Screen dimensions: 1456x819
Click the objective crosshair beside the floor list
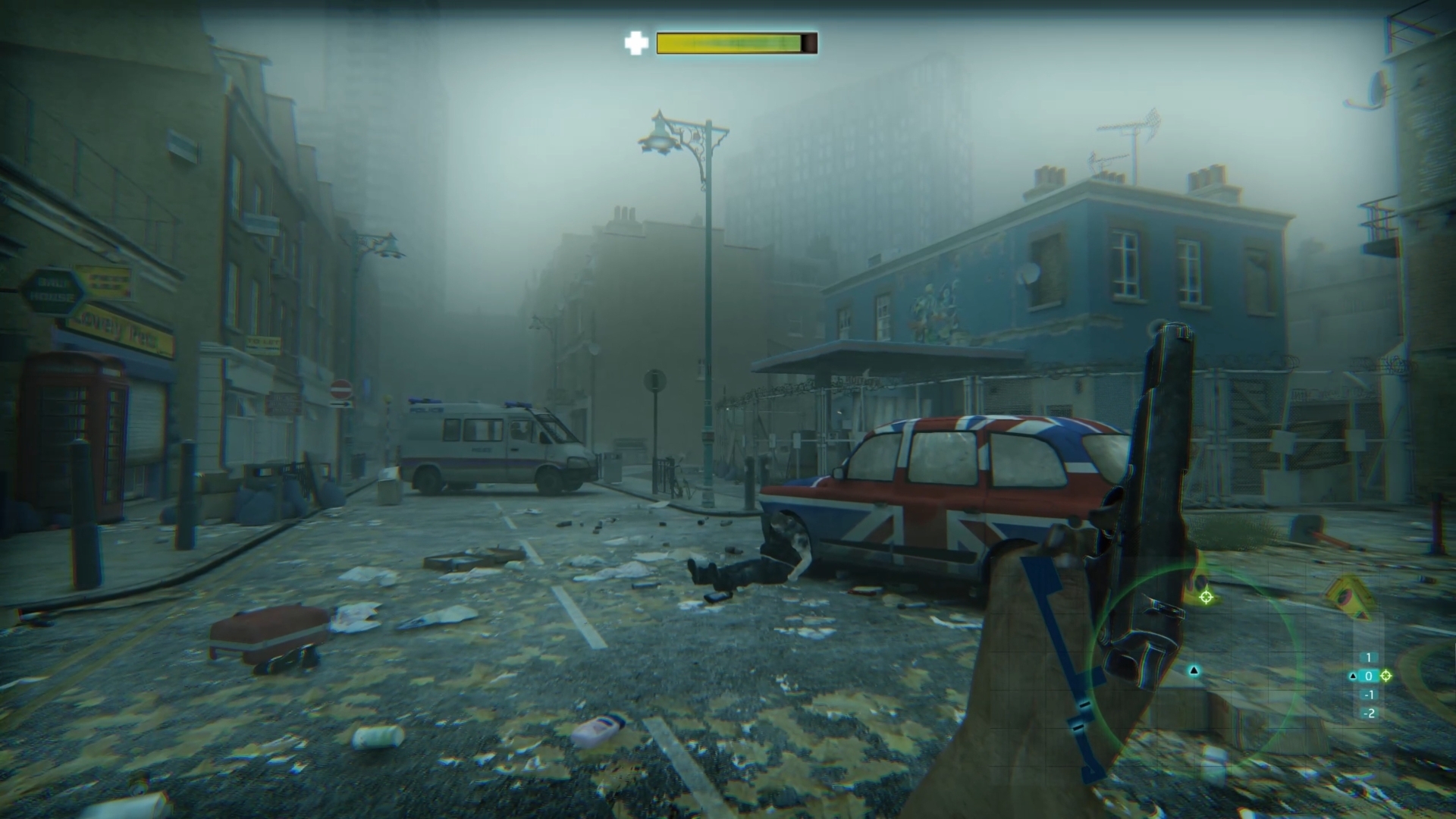click(x=1386, y=676)
